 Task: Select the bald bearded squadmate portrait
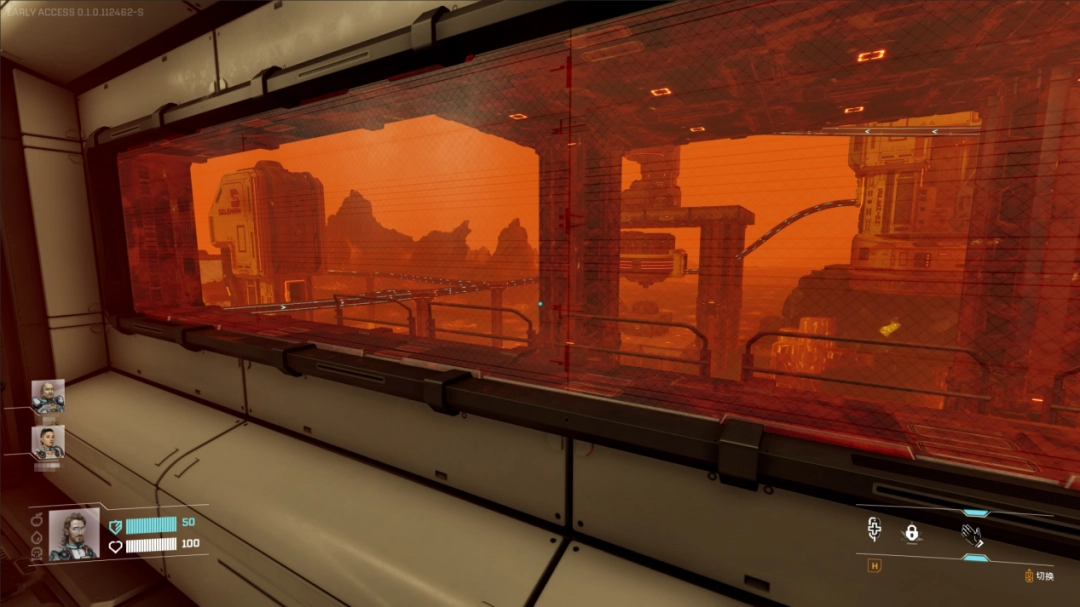pyautogui.click(x=47, y=396)
